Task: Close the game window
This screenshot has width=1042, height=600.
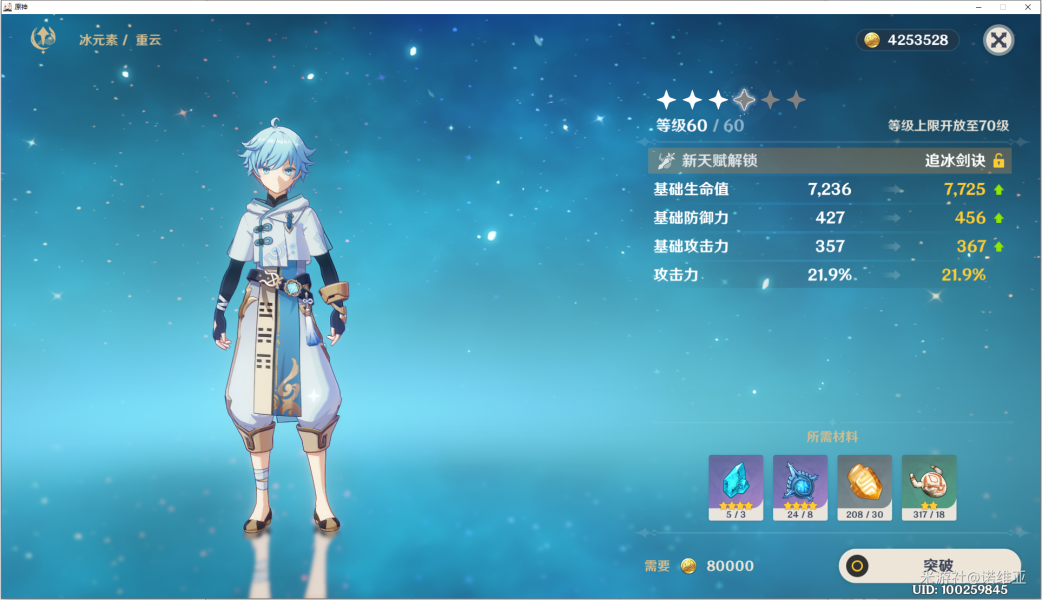Action: [1029, 7]
